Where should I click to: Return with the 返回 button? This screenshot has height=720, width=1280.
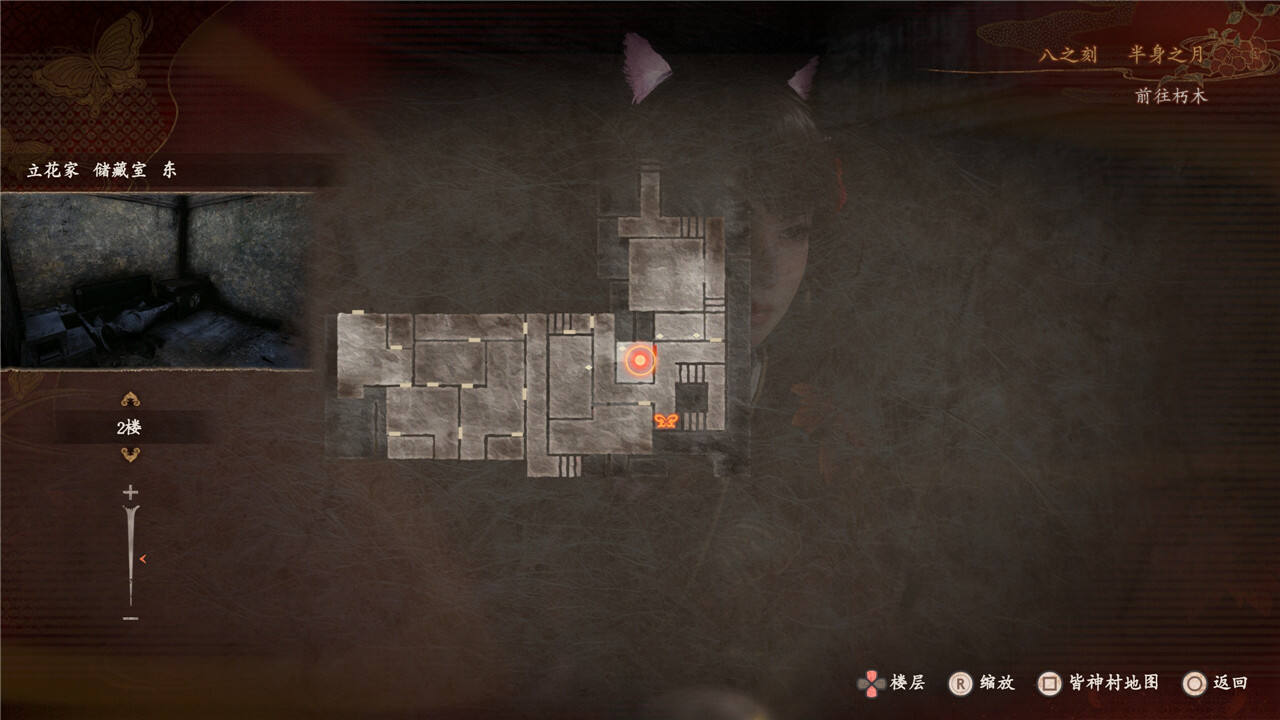tap(1216, 683)
